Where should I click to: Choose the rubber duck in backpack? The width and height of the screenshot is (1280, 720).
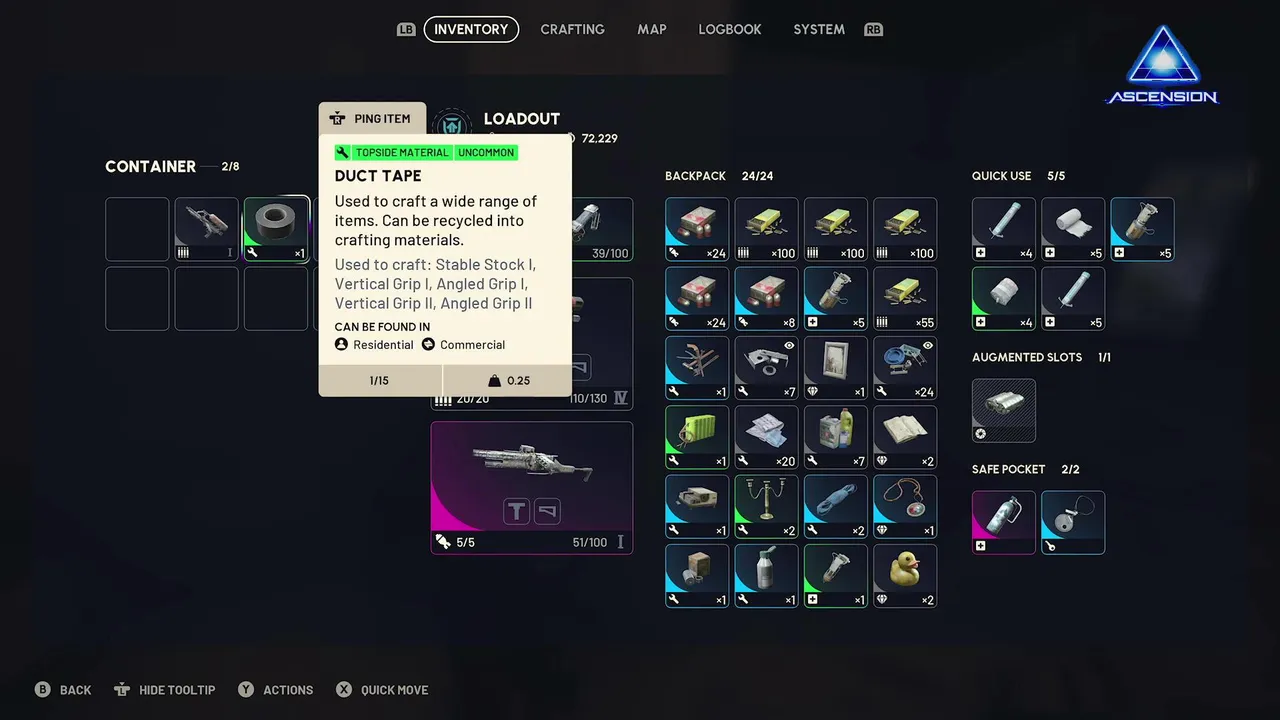905,575
